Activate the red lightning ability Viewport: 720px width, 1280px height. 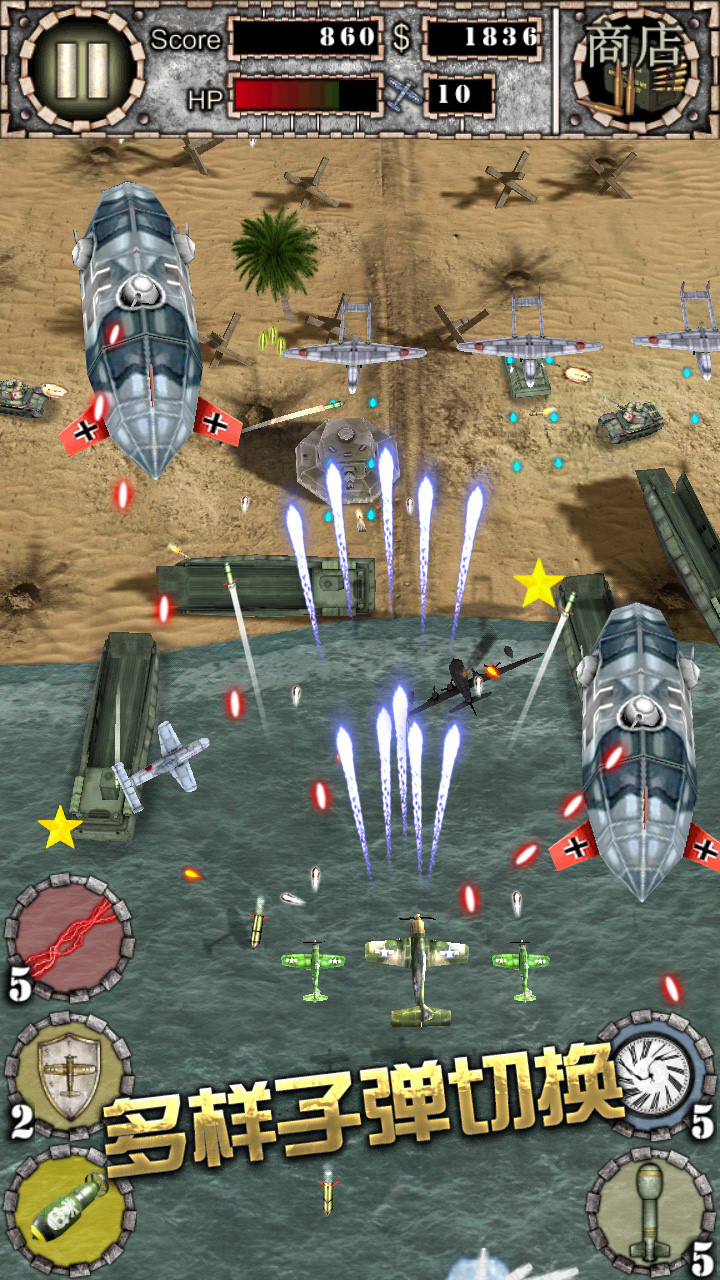point(69,938)
